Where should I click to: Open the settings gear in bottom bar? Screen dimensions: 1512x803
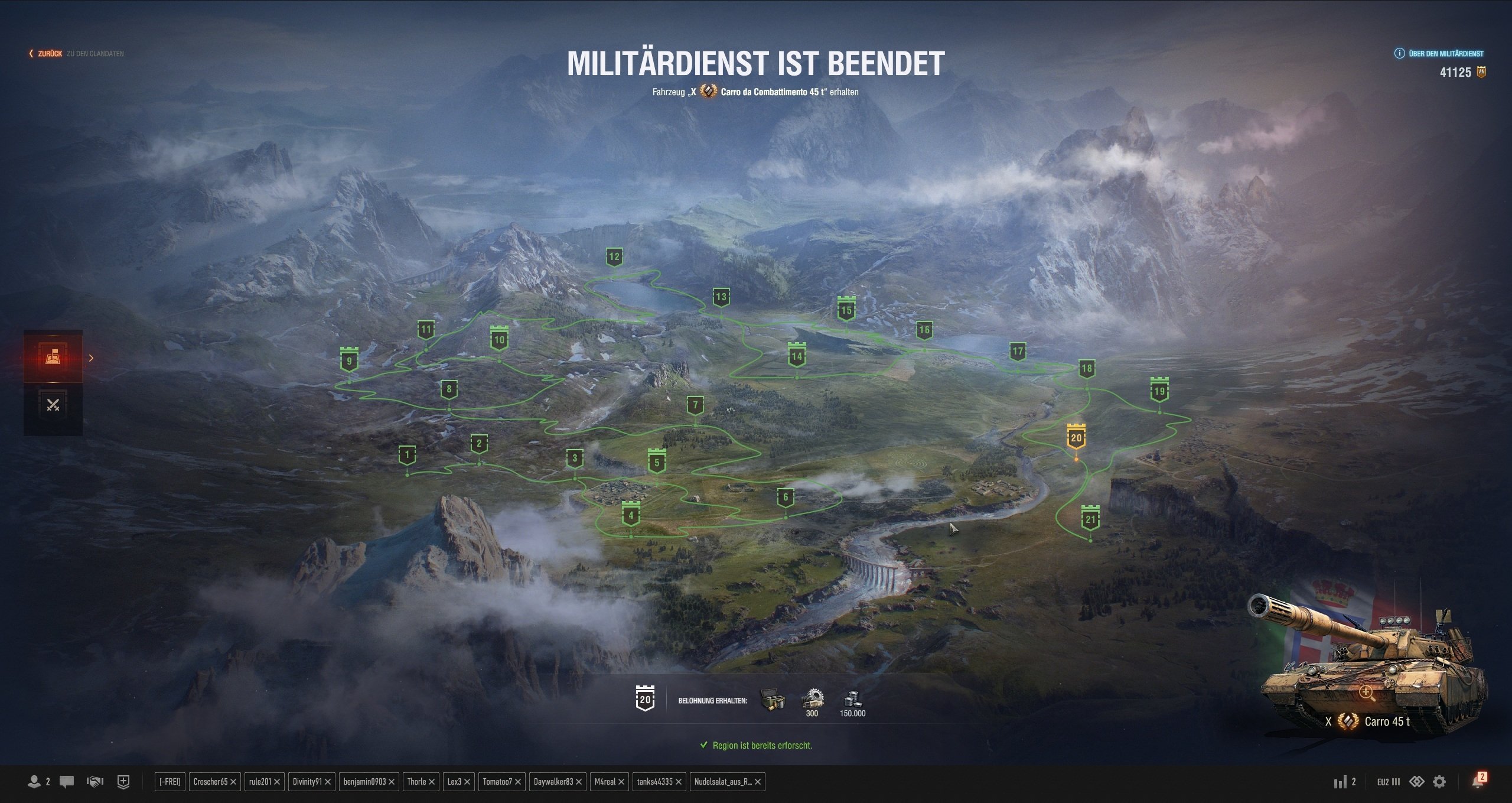point(1439,782)
